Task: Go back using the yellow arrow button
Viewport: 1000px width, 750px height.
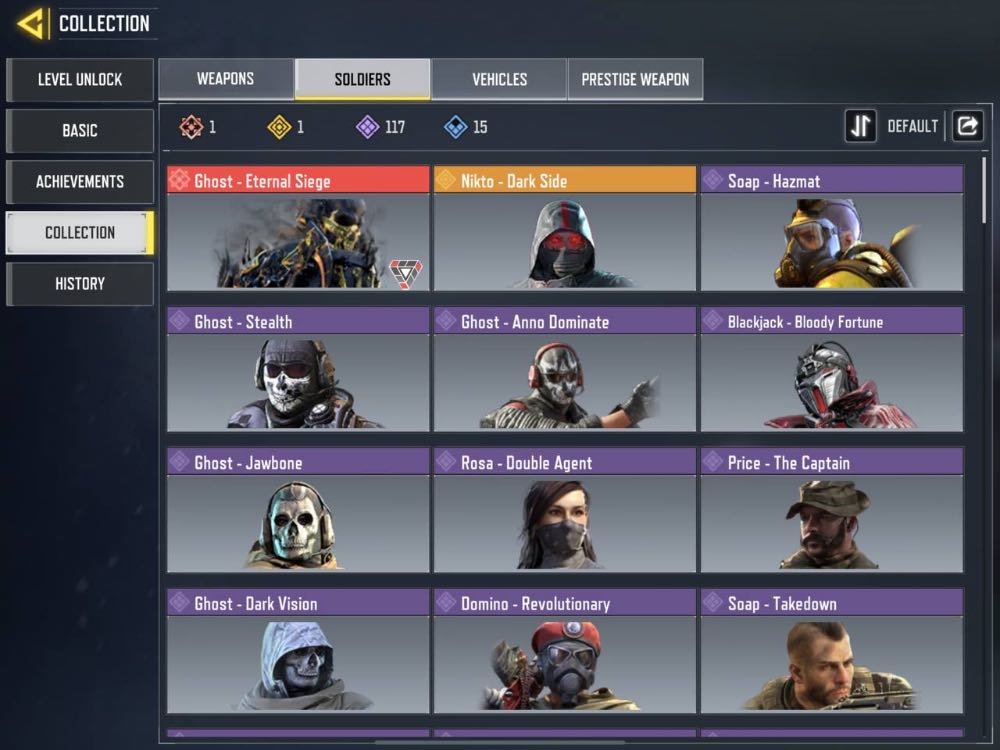Action: (31, 23)
